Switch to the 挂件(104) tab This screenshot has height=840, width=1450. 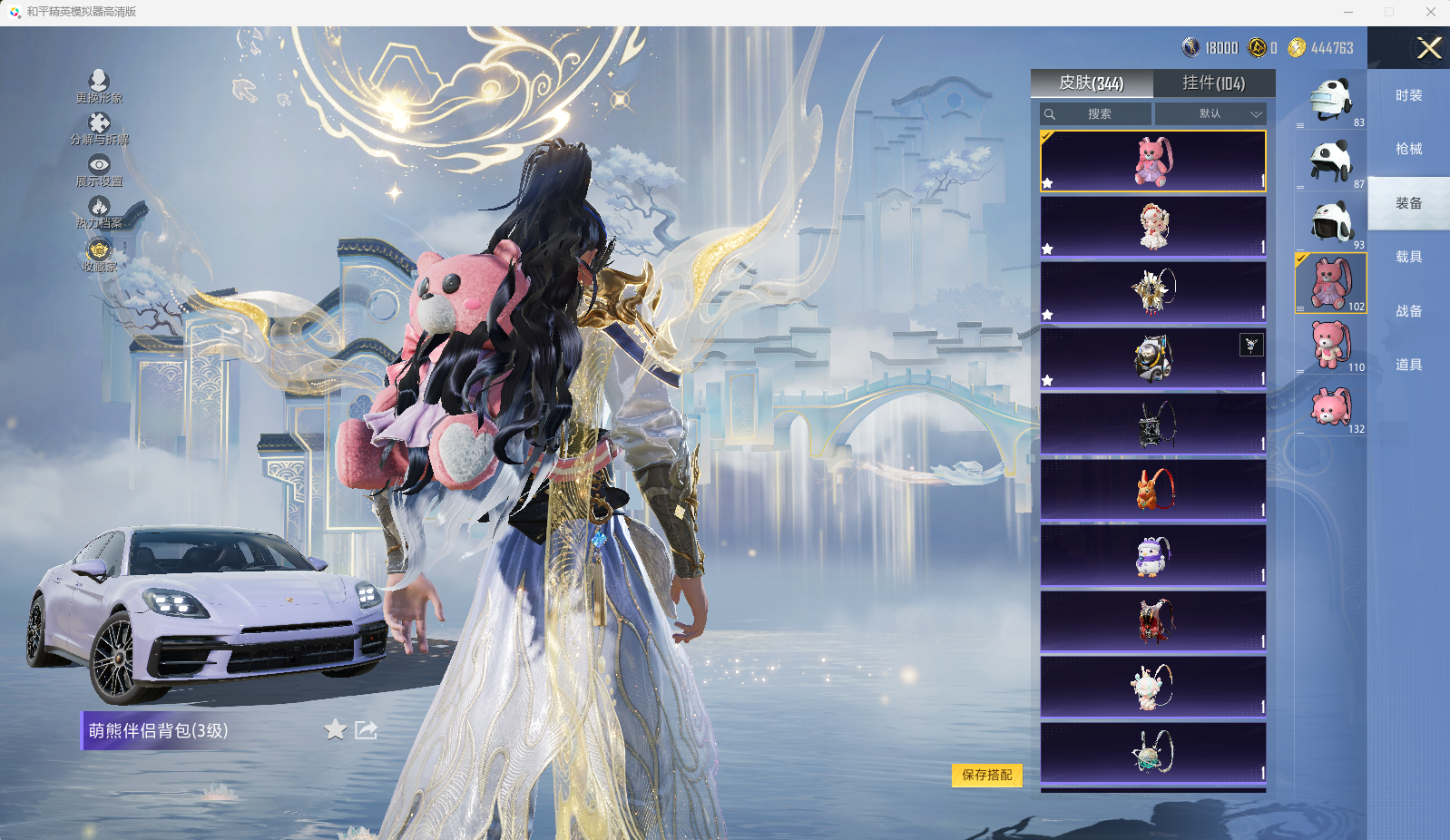1213,83
